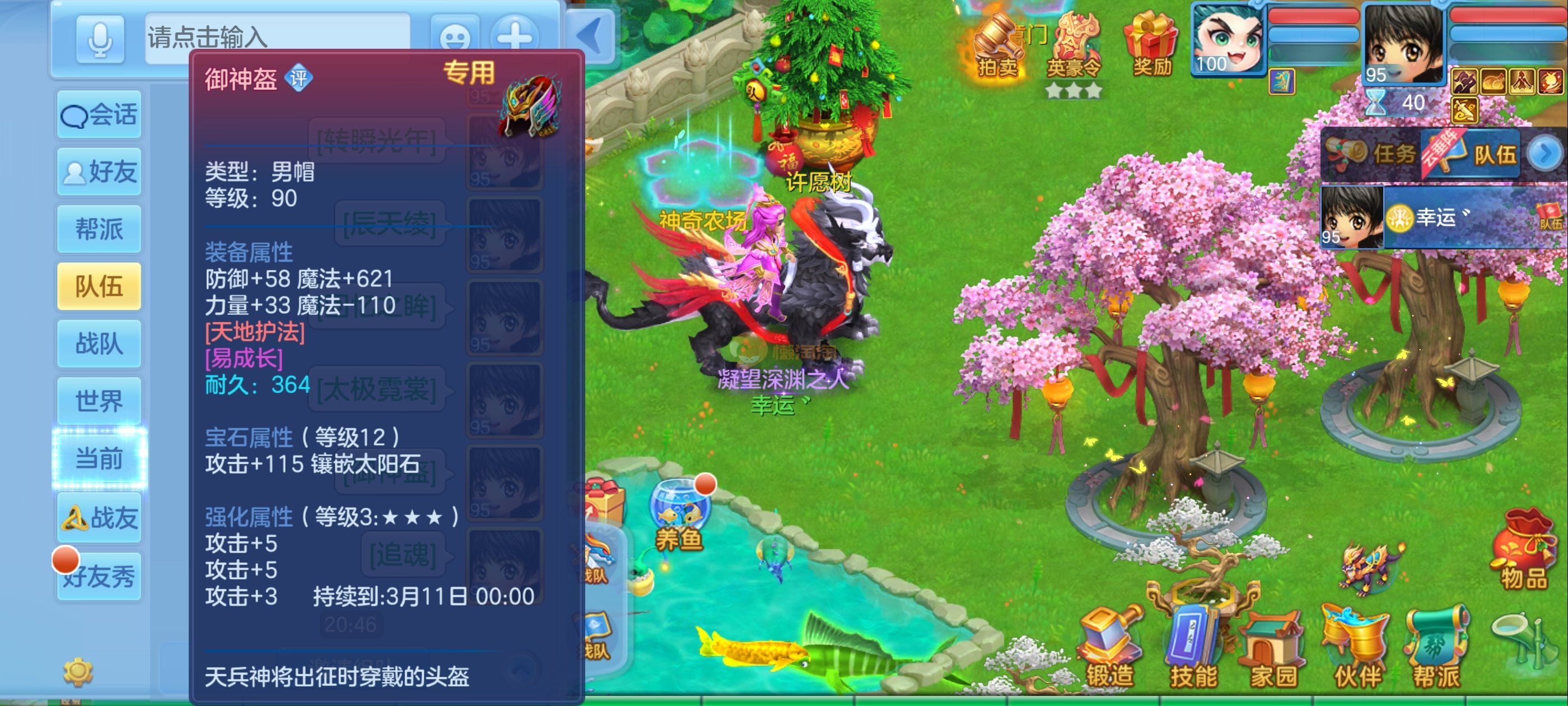Viewport: 1568px width, 706px height.
Task: Switch to the 会话 conversation tab
Action: tap(99, 114)
